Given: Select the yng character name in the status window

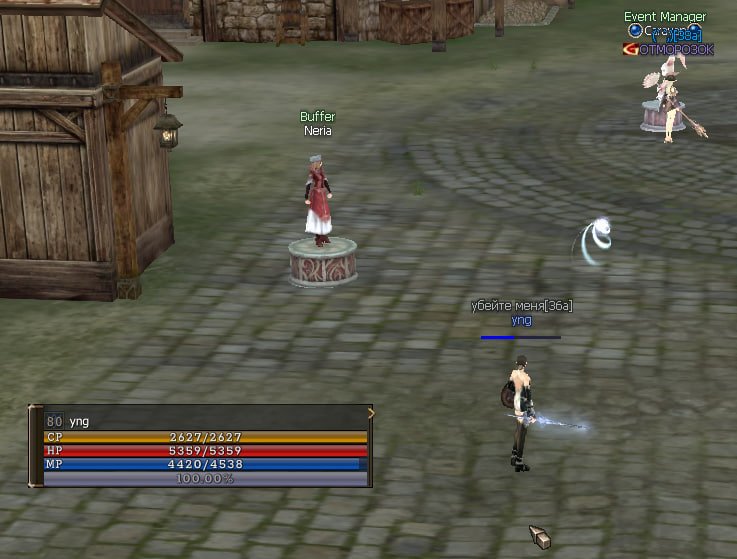Looking at the screenshot, I should [x=79, y=421].
